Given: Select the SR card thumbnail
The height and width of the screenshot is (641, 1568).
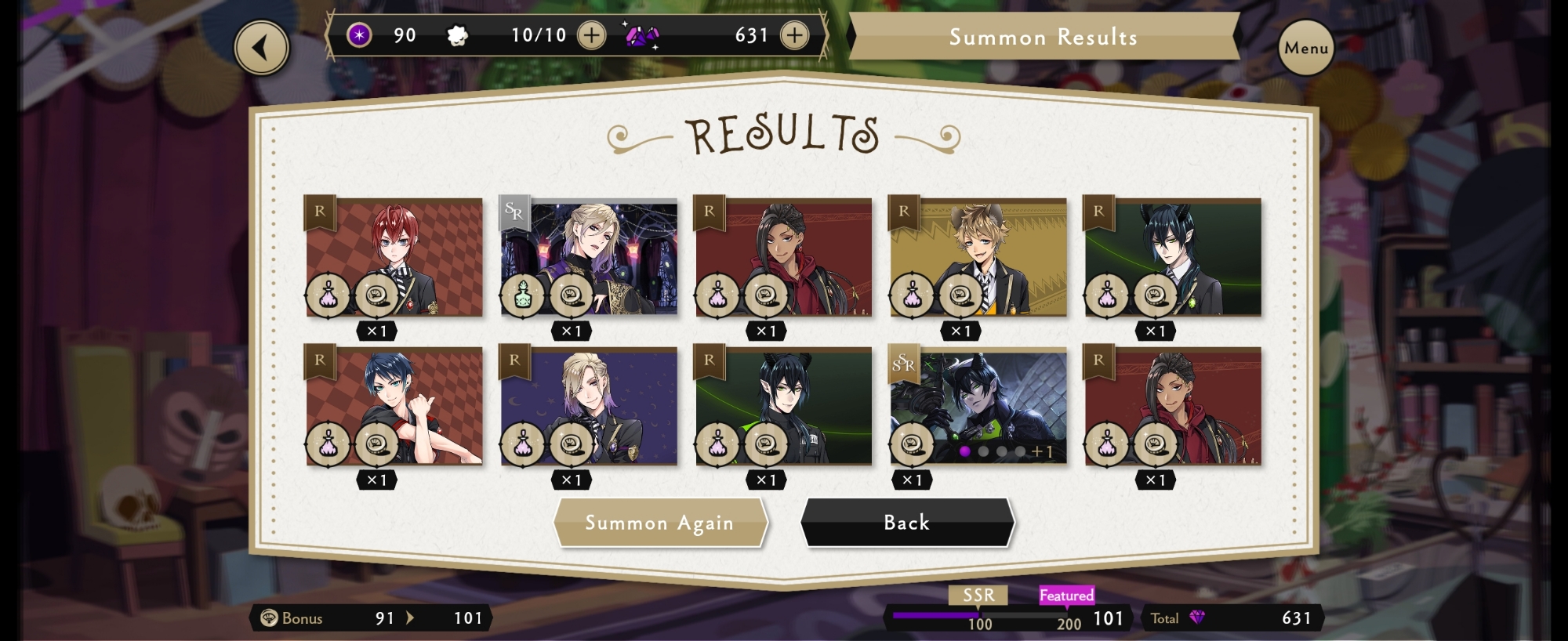Looking at the screenshot, I should (x=589, y=257).
